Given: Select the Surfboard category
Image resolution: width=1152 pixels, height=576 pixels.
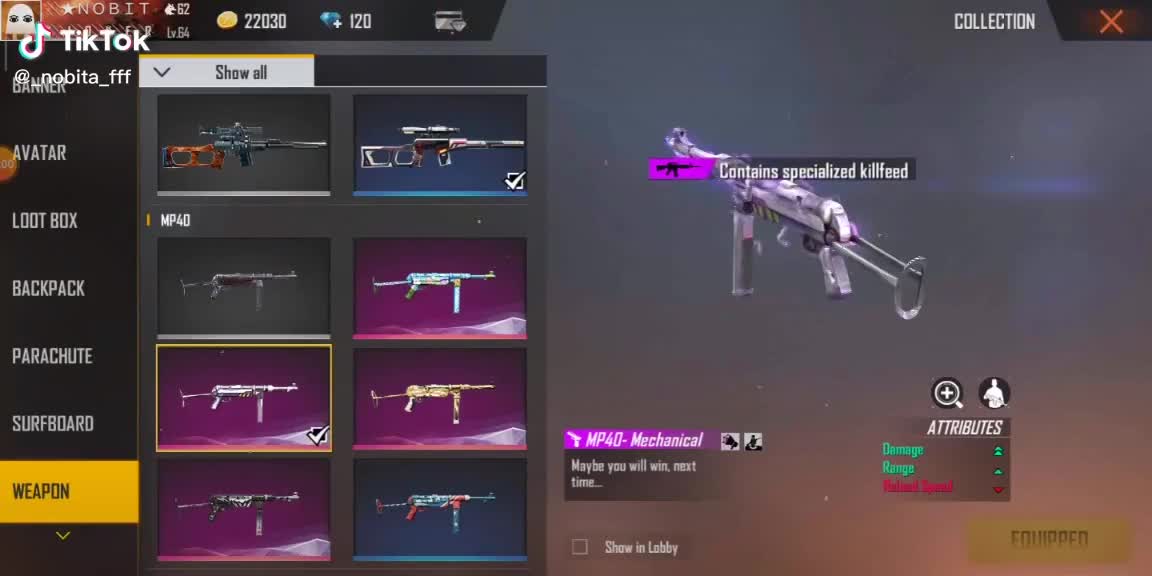Looking at the screenshot, I should coord(52,424).
